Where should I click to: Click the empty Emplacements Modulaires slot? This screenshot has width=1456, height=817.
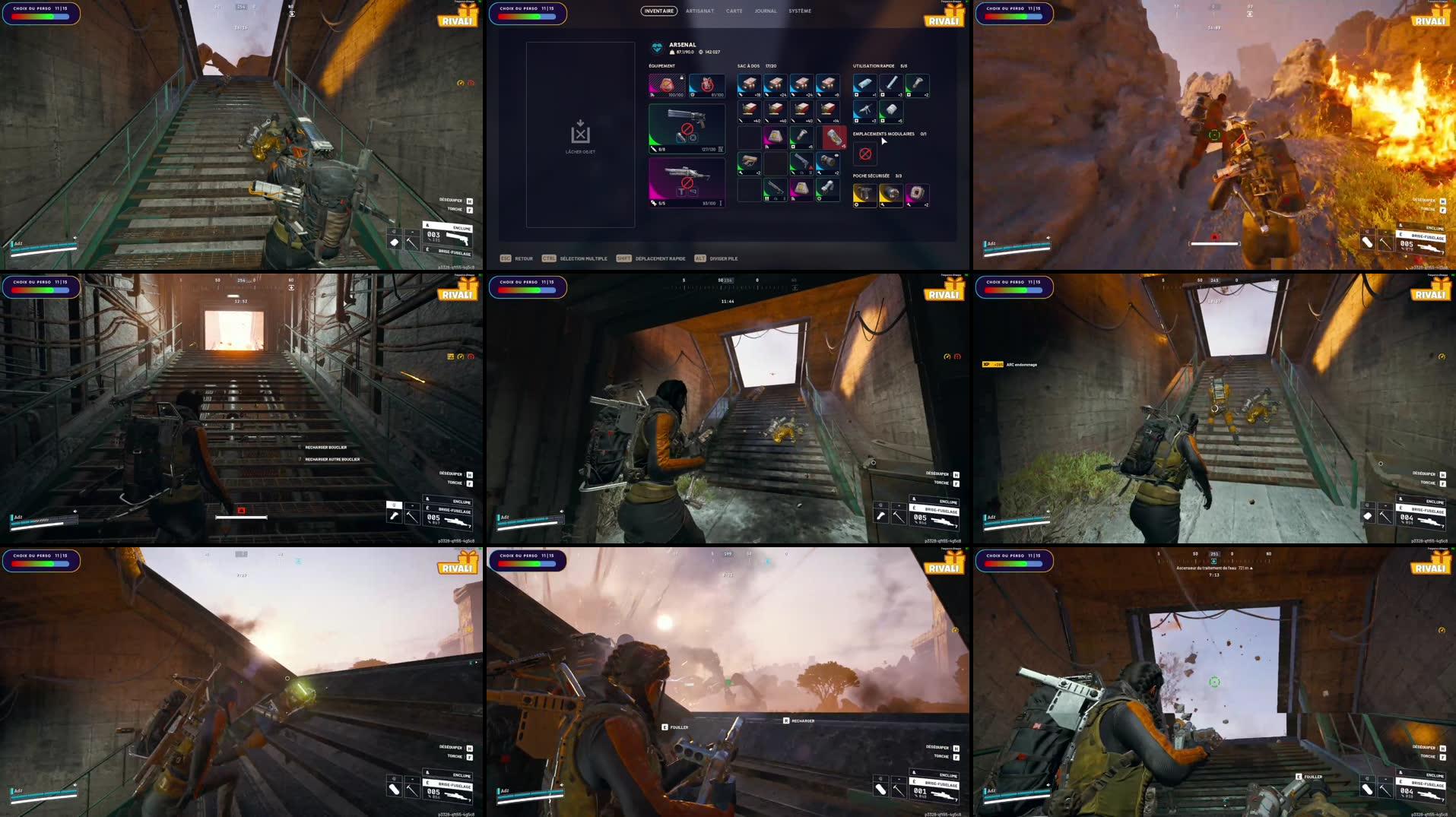865,154
